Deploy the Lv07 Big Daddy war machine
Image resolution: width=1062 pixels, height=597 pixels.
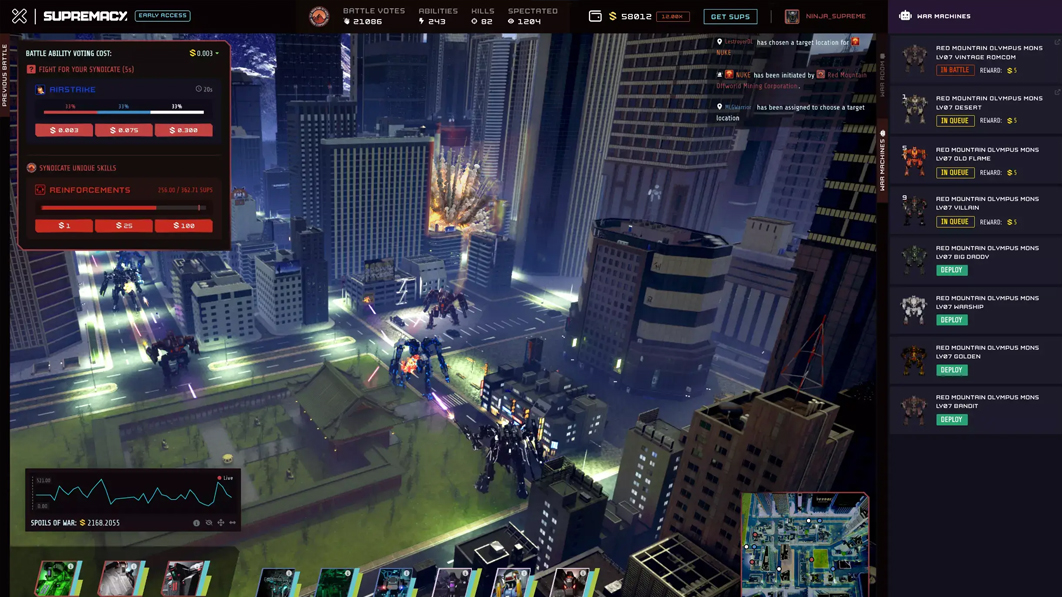pyautogui.click(x=951, y=270)
